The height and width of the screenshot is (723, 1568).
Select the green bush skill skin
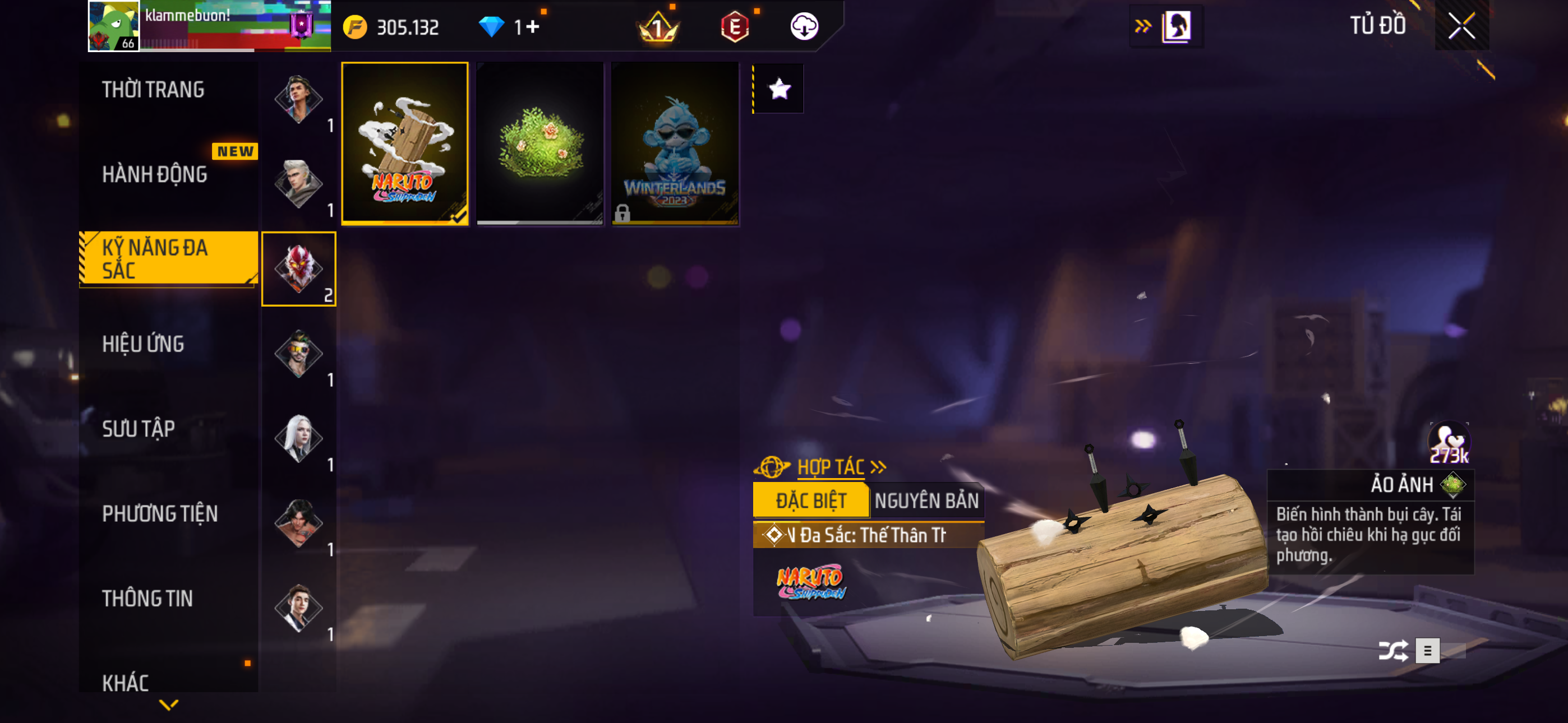point(540,143)
